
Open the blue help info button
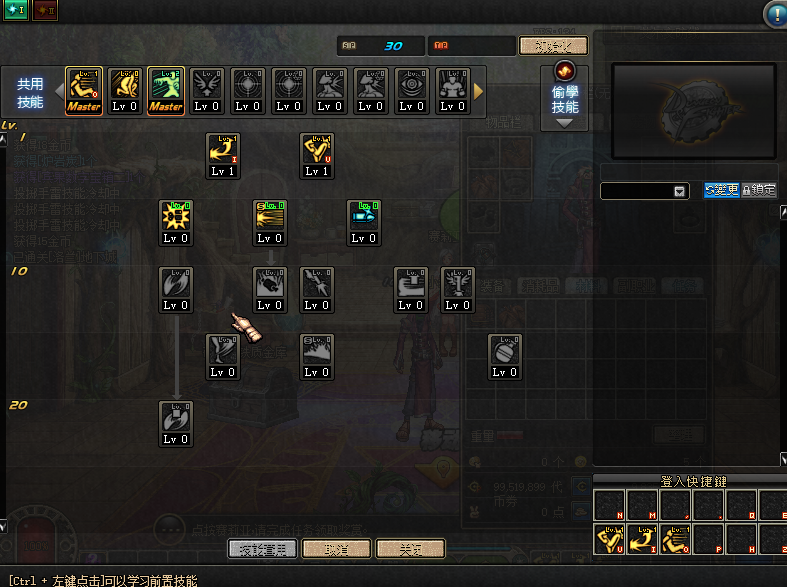click(775, 14)
